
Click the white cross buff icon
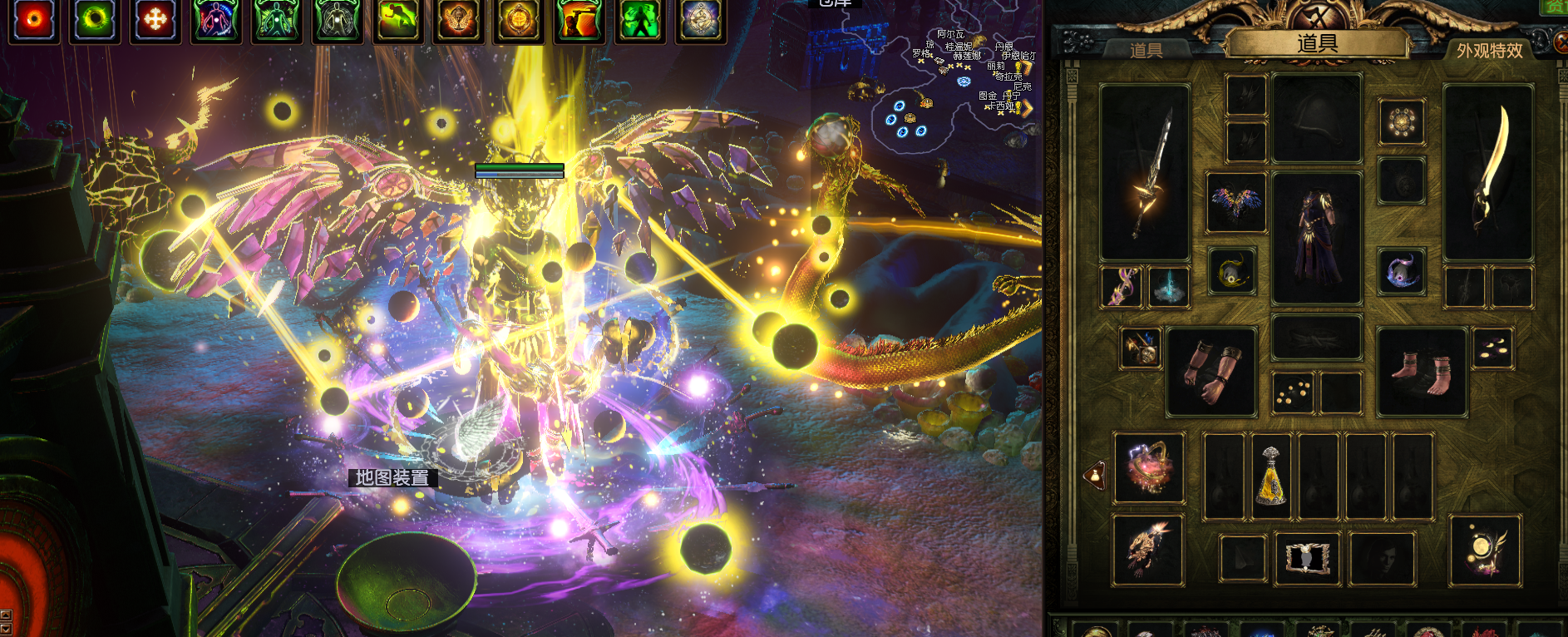pyautogui.click(x=155, y=20)
